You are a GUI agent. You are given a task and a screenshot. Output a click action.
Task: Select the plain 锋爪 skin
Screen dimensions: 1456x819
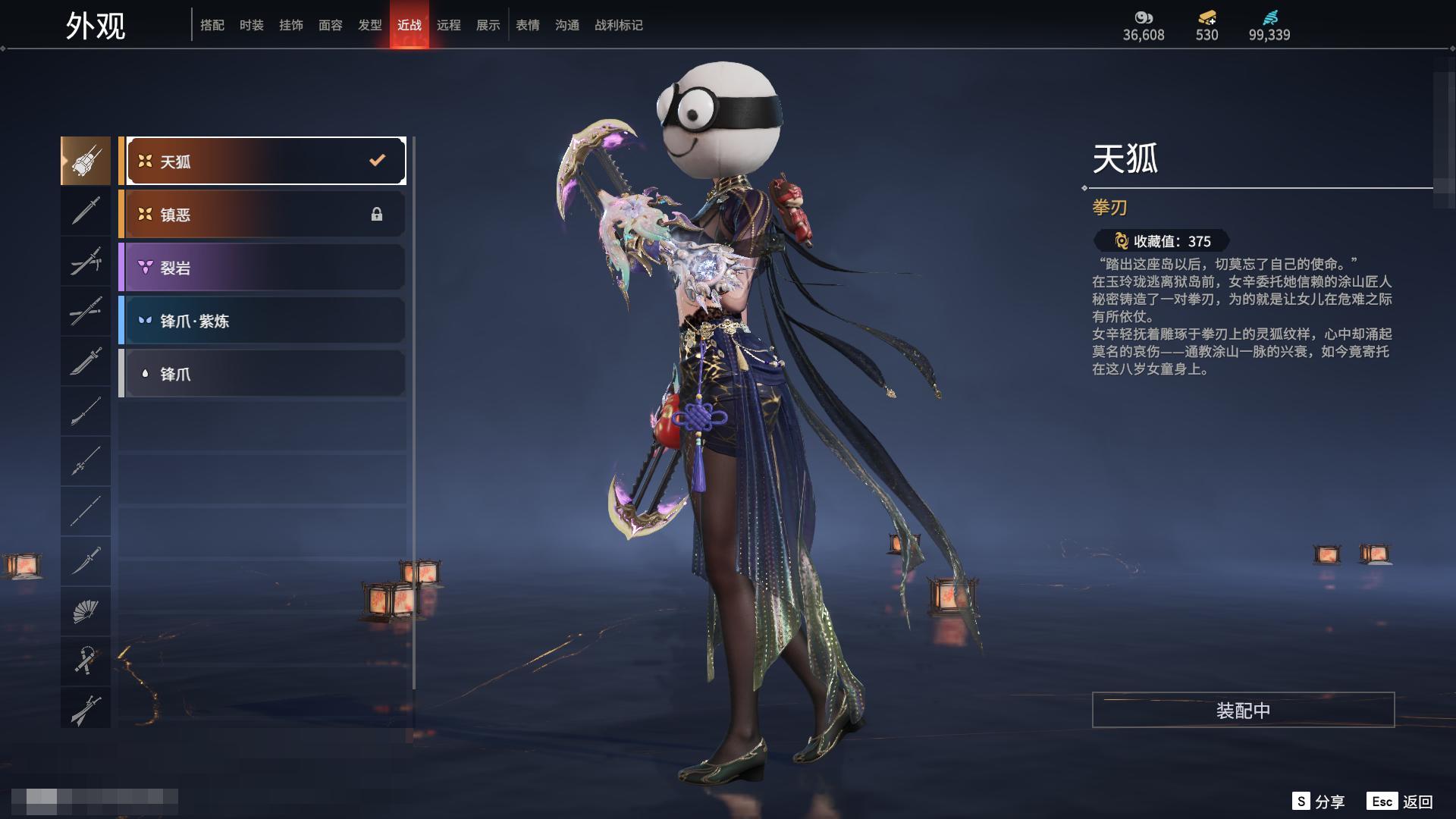pyautogui.click(x=262, y=374)
